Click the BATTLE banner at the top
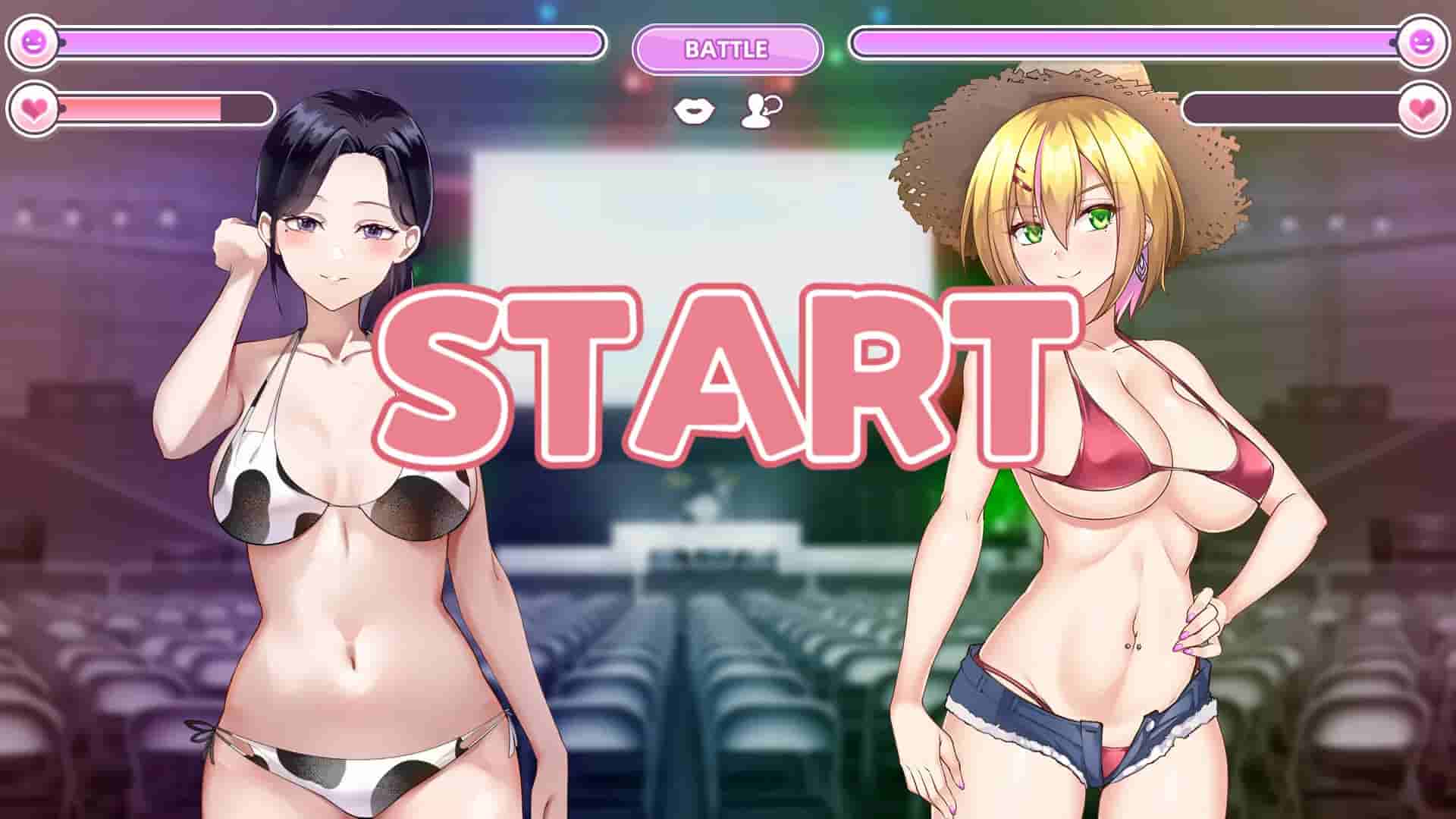The width and height of the screenshot is (1456, 819). coord(726,49)
